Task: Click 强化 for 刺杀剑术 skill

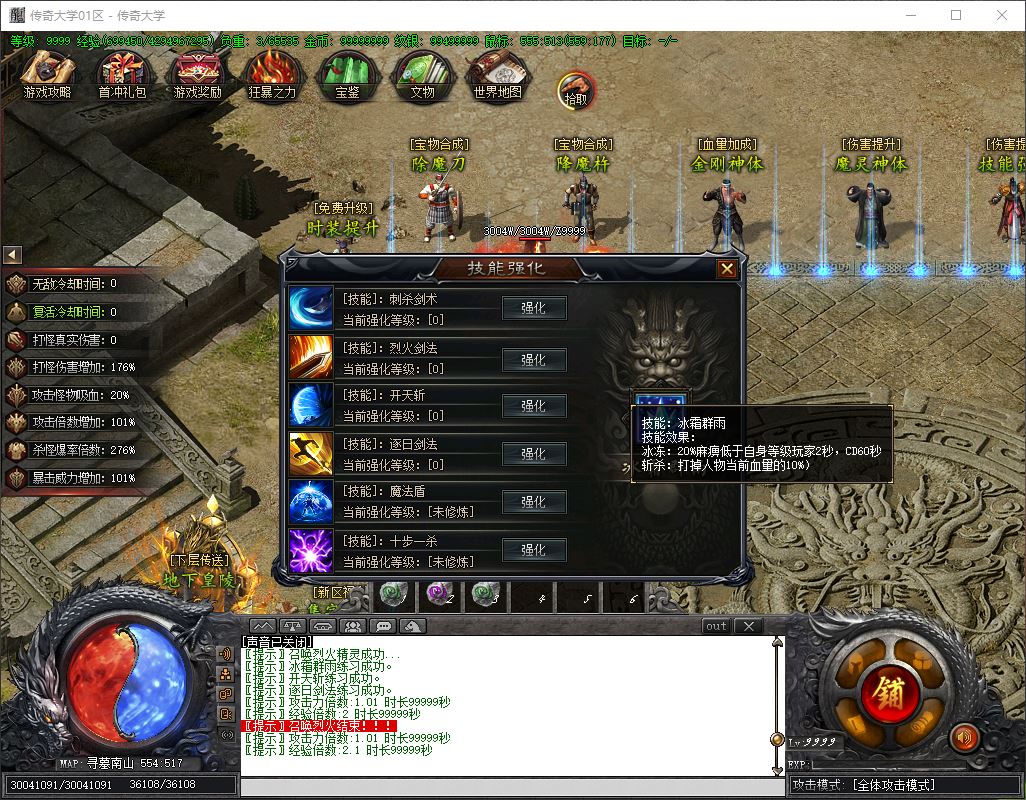Action: pos(534,308)
